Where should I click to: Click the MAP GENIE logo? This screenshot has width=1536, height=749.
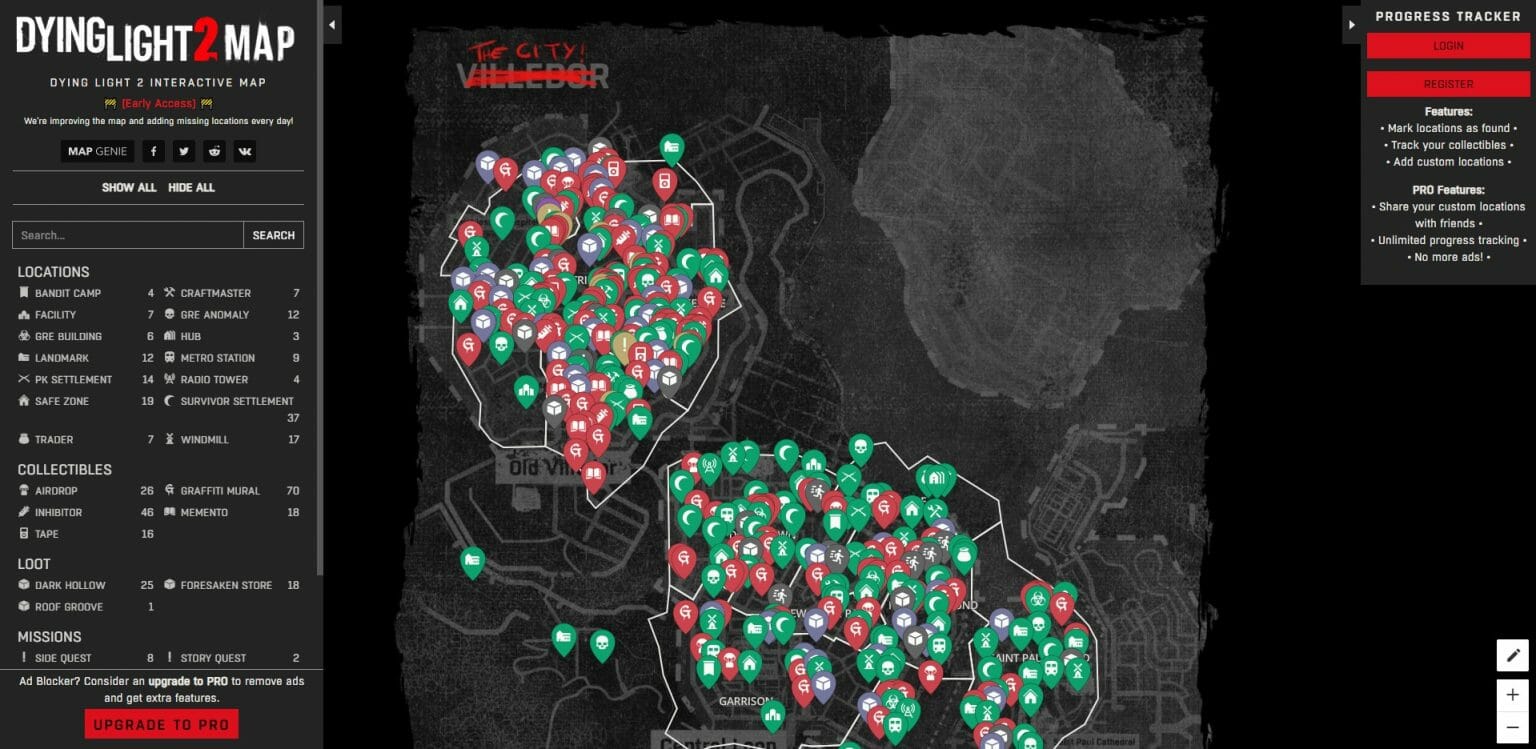coord(97,150)
